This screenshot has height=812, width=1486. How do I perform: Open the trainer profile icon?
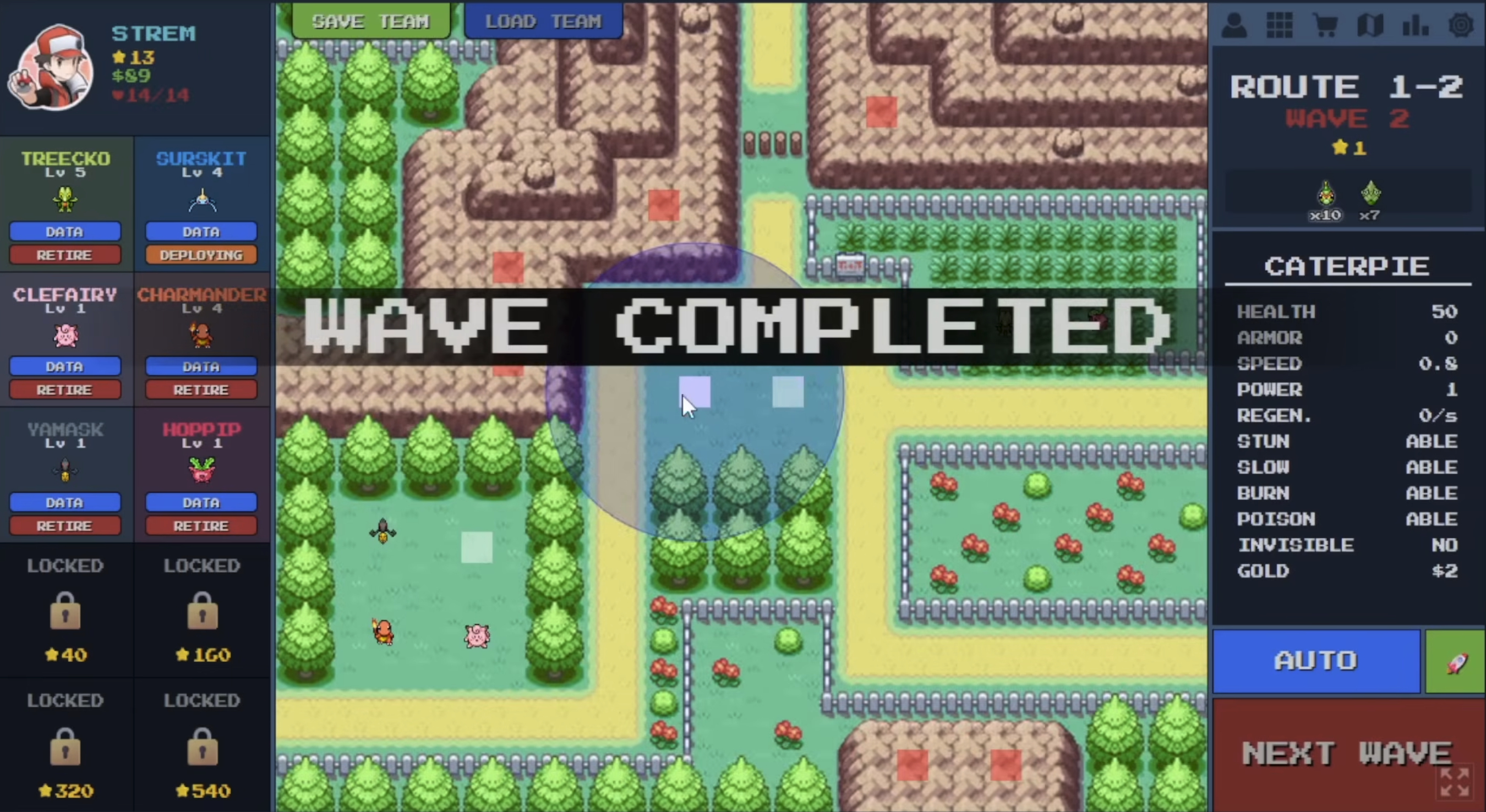tap(1234, 25)
